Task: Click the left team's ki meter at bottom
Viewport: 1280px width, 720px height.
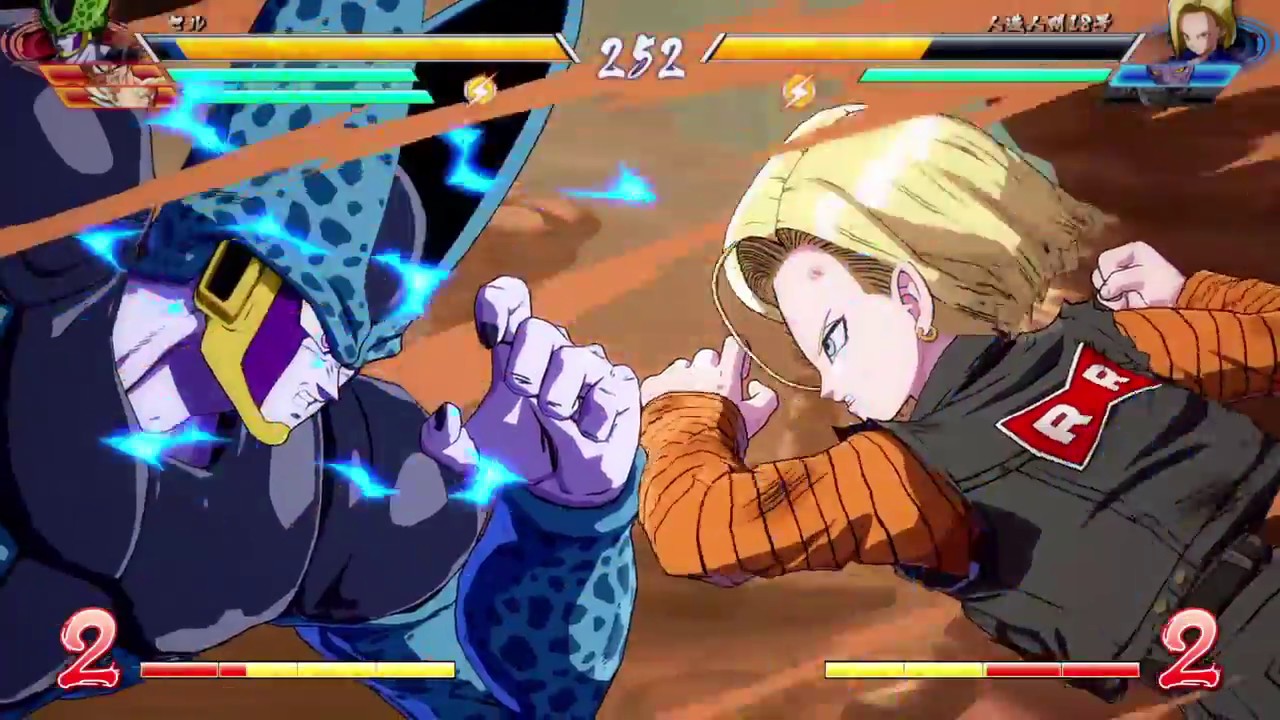Action: pos(300,670)
